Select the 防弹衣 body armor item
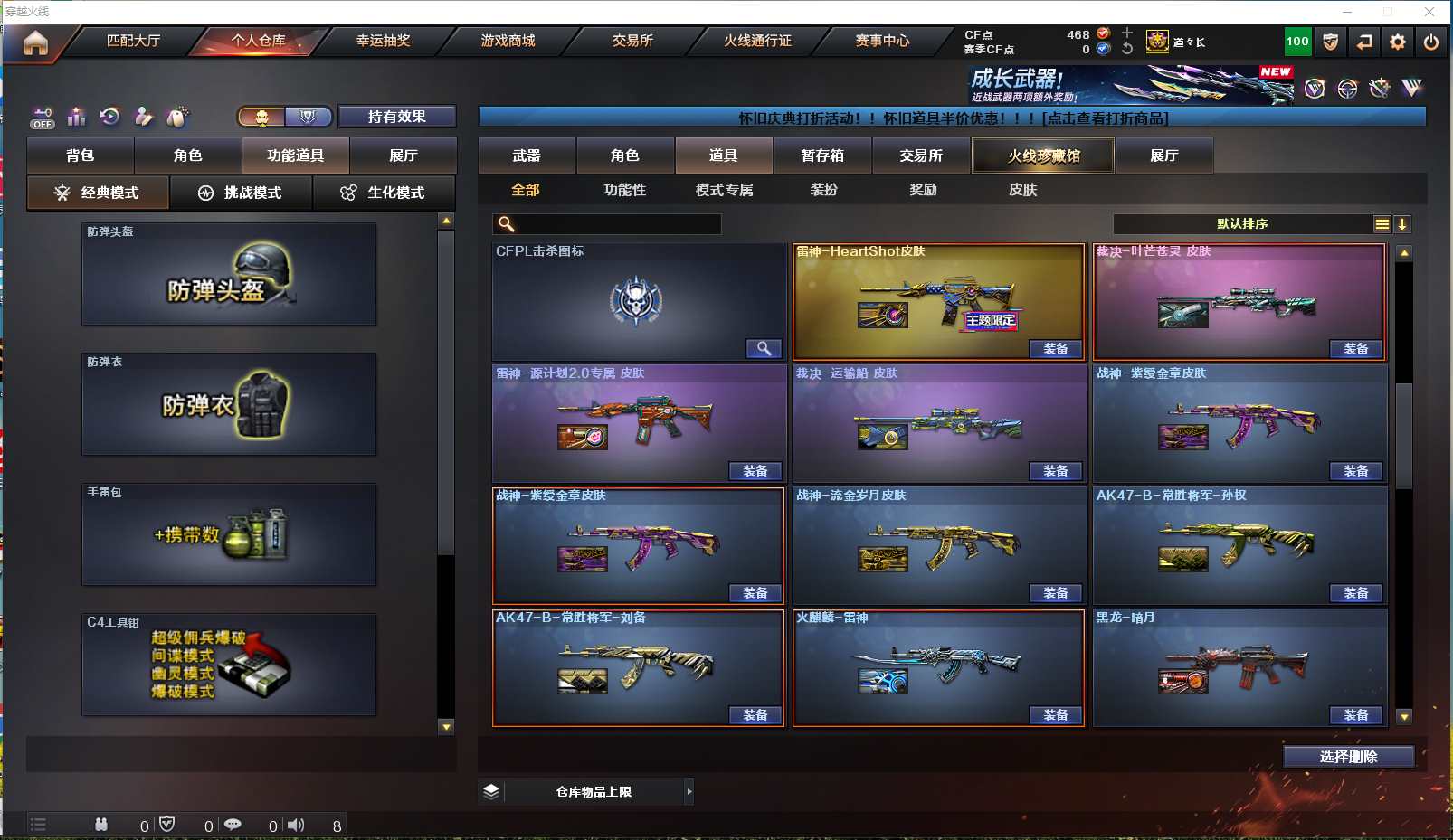Image resolution: width=1453 pixels, height=840 pixels. [229, 404]
